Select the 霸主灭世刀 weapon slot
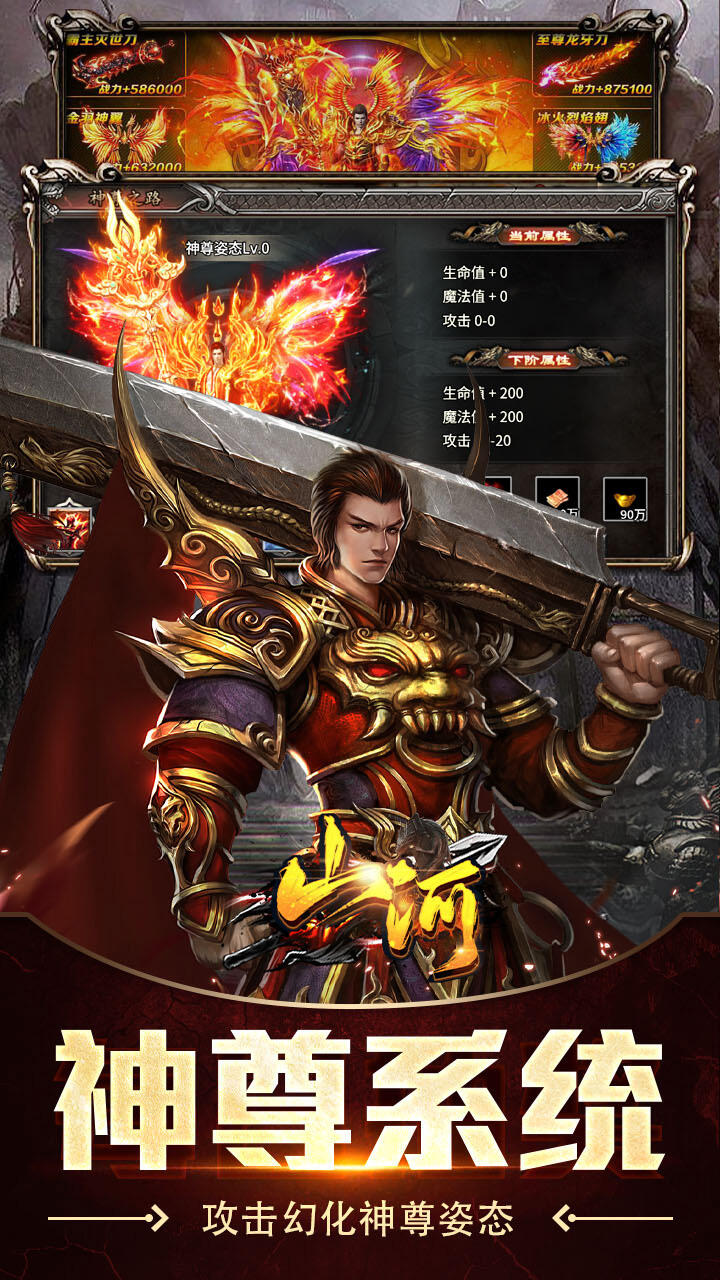Viewport: 720px width, 1280px height. pos(124,65)
